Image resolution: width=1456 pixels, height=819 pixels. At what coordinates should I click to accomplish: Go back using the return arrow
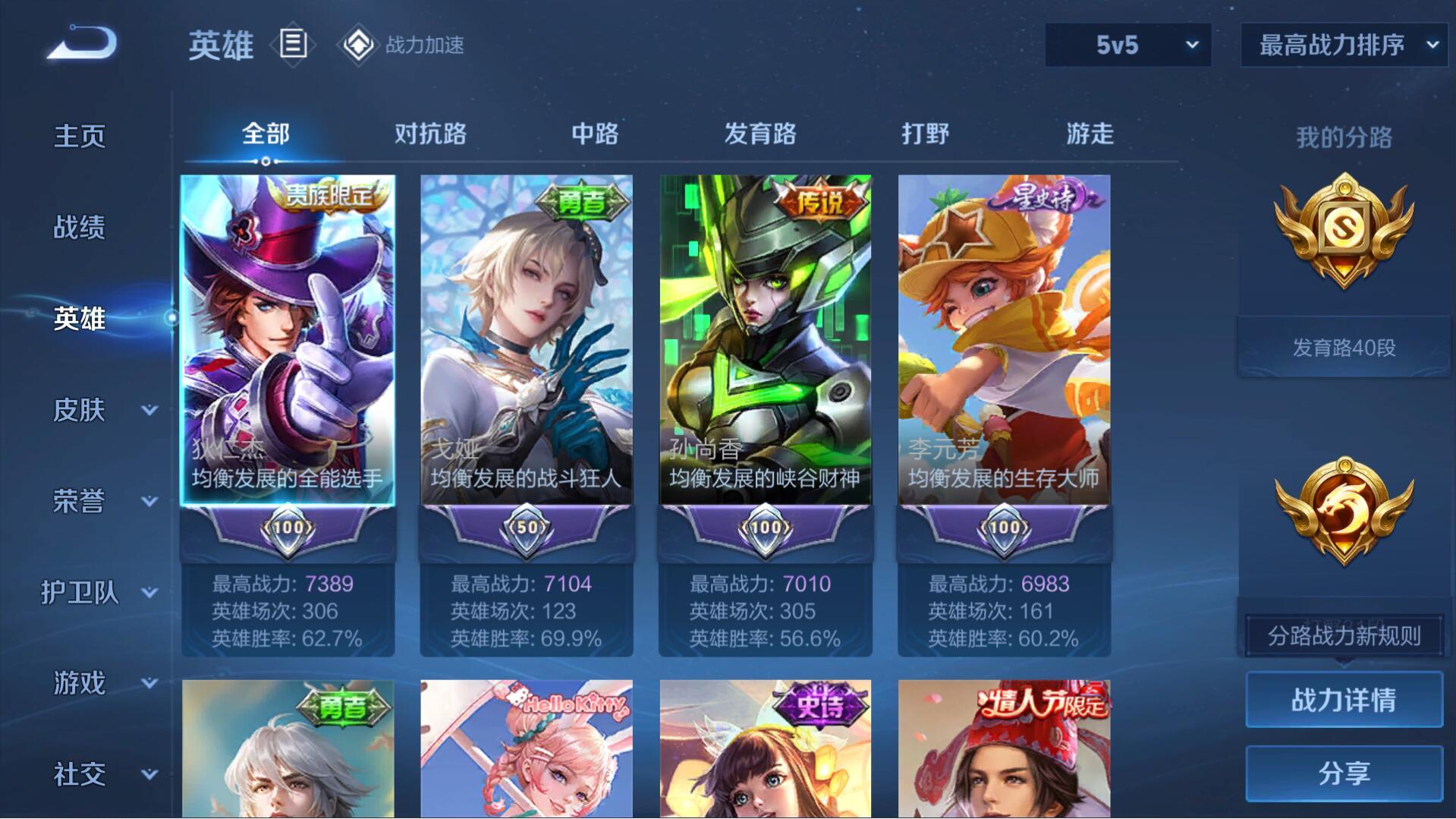[x=82, y=43]
